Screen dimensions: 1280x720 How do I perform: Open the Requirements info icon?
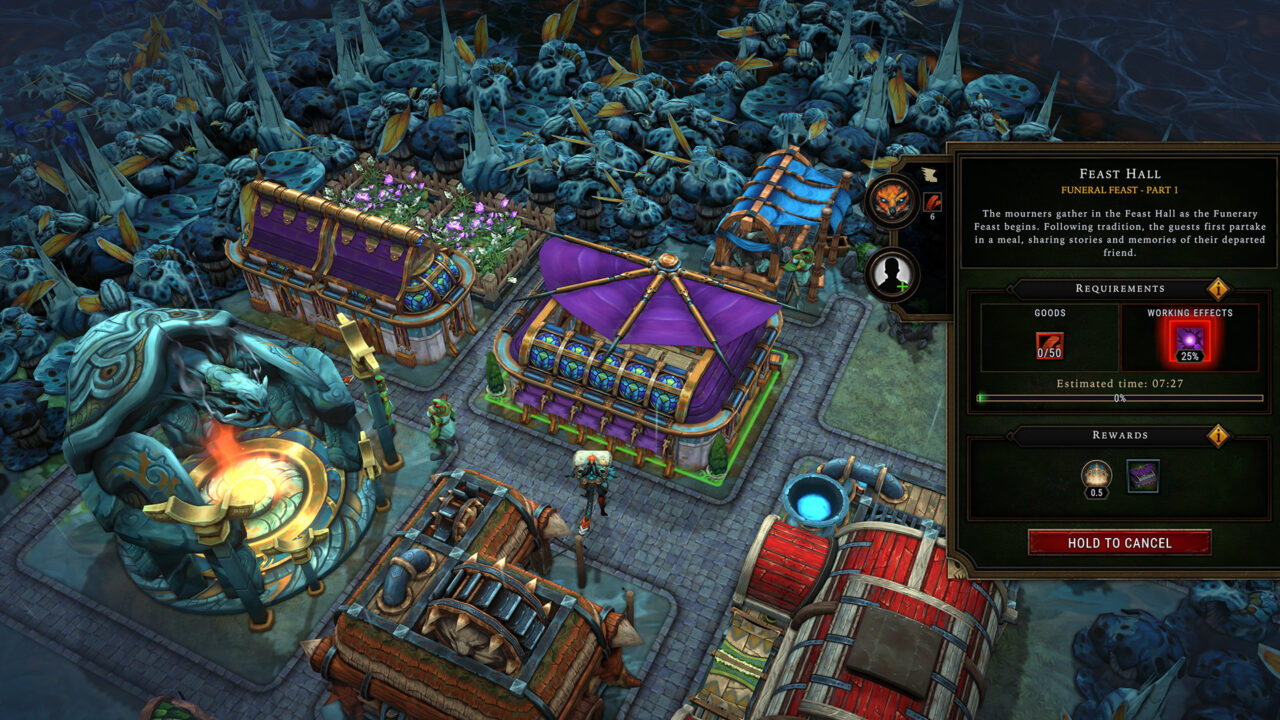1218,289
